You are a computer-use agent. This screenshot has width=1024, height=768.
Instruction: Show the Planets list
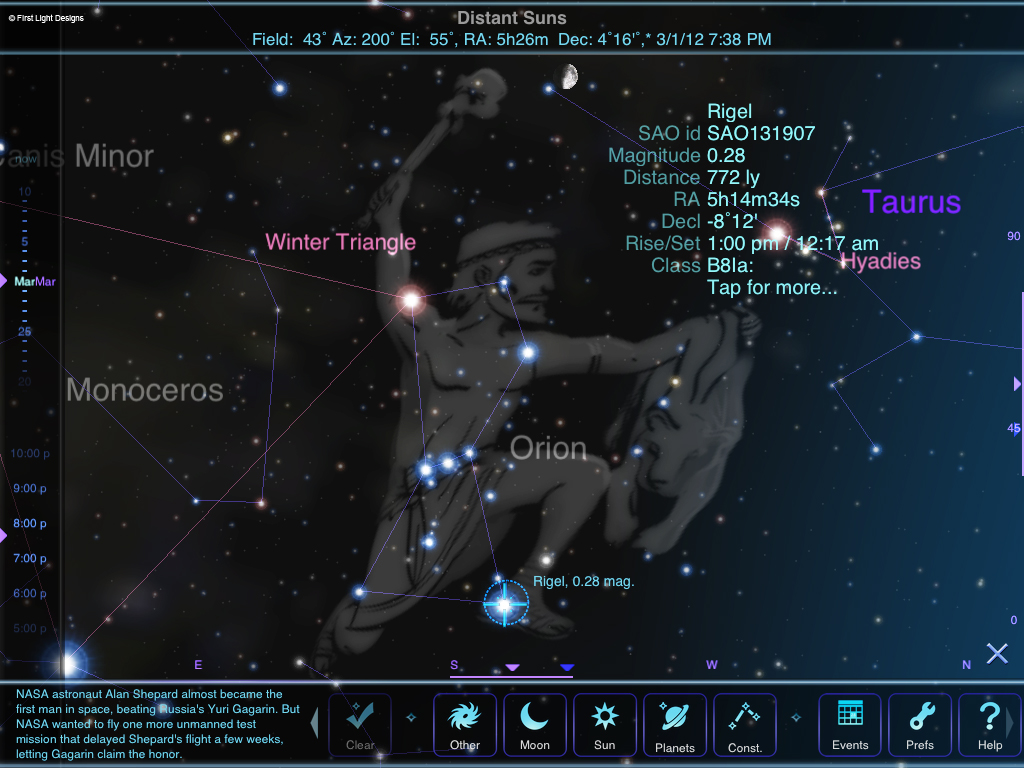point(675,724)
